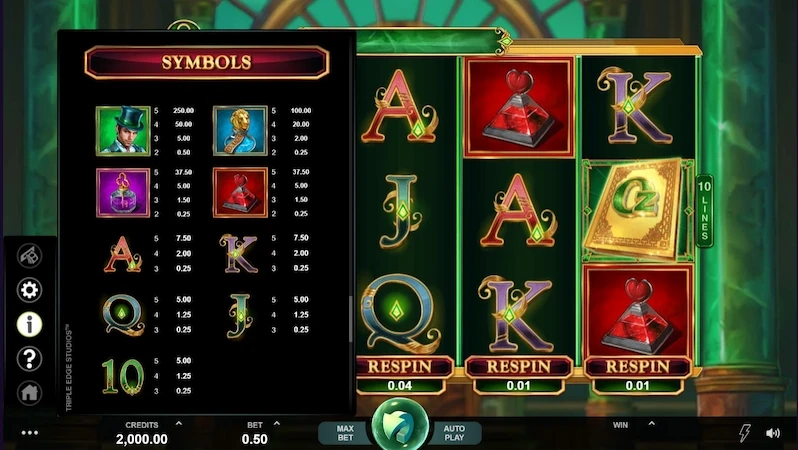Mute the game sound speaker icon
Screen dimensions: 798x450
[x=772, y=433]
